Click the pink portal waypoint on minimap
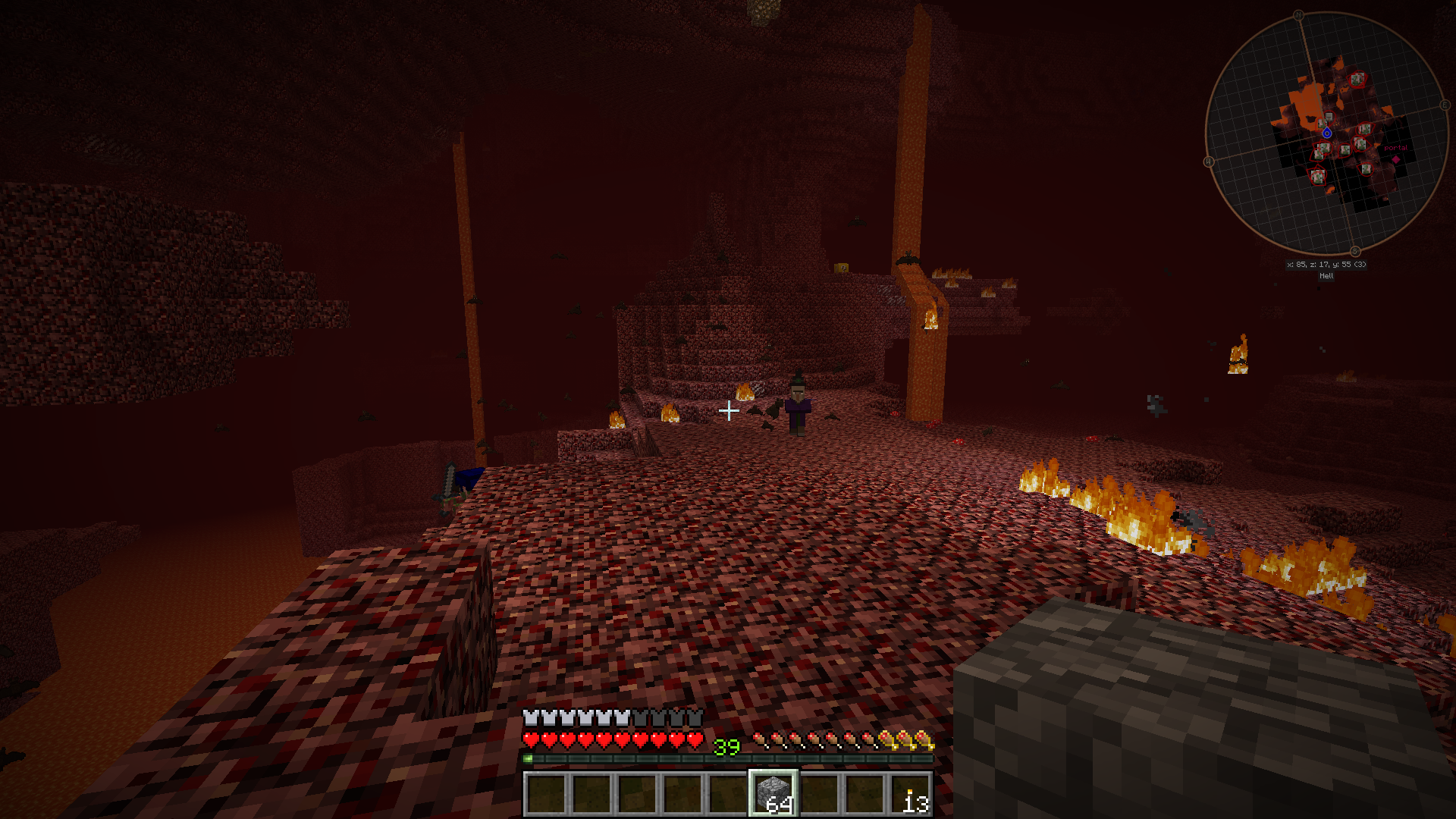This screenshot has height=819, width=1456. click(1395, 158)
